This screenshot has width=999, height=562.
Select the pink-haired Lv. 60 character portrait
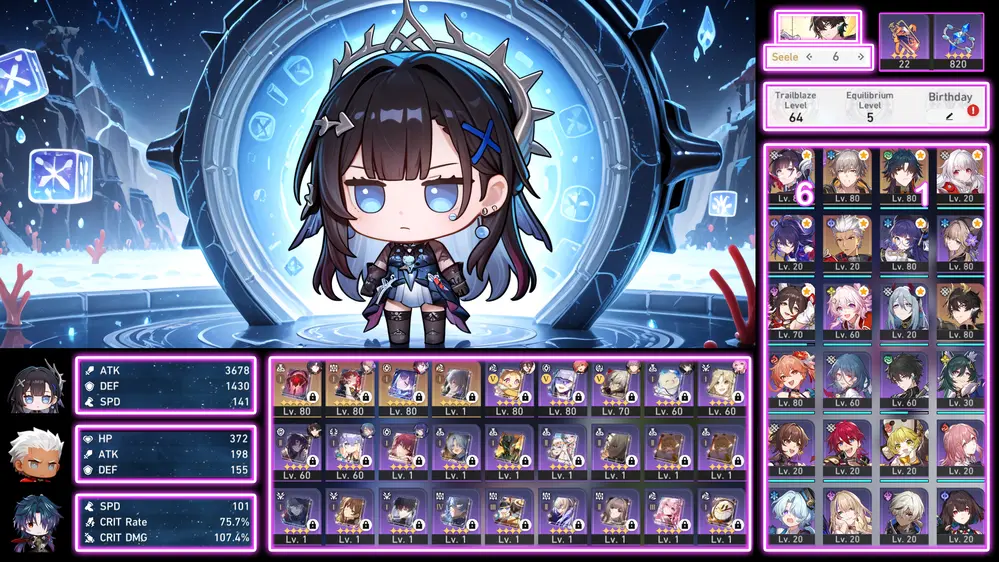849,311
